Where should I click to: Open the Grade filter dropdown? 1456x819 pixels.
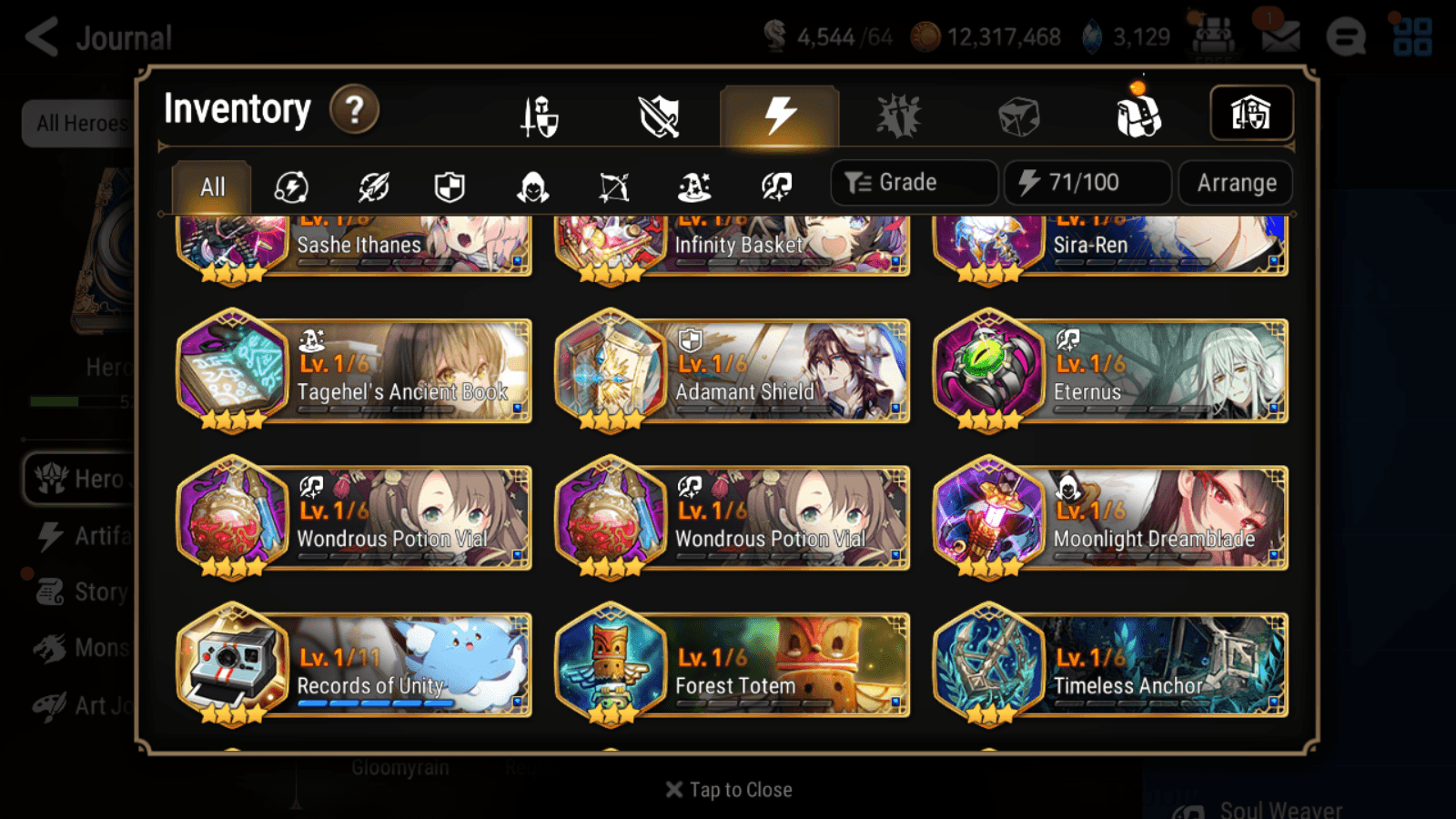coord(913,182)
